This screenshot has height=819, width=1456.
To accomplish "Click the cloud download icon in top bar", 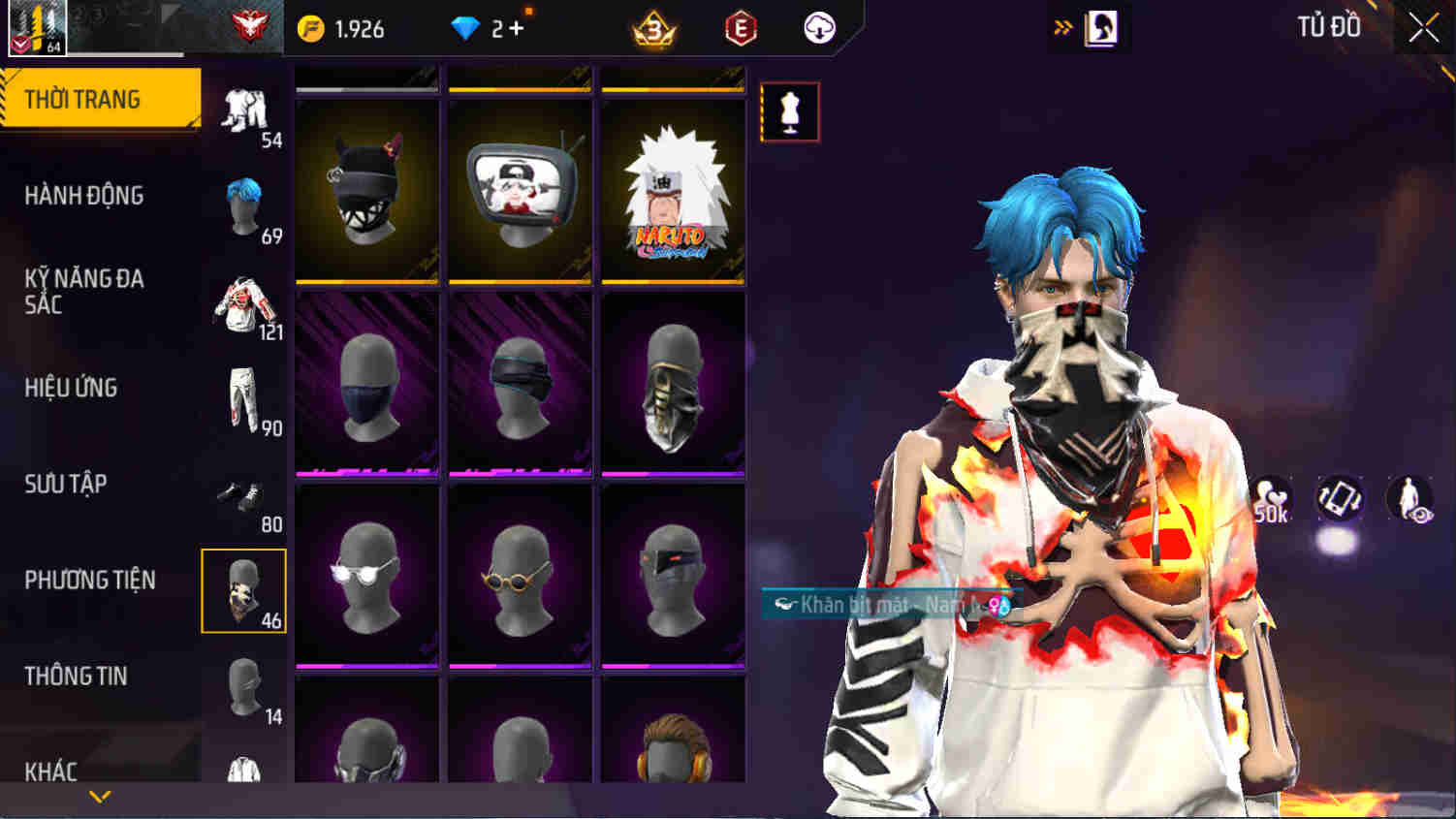I will (817, 28).
